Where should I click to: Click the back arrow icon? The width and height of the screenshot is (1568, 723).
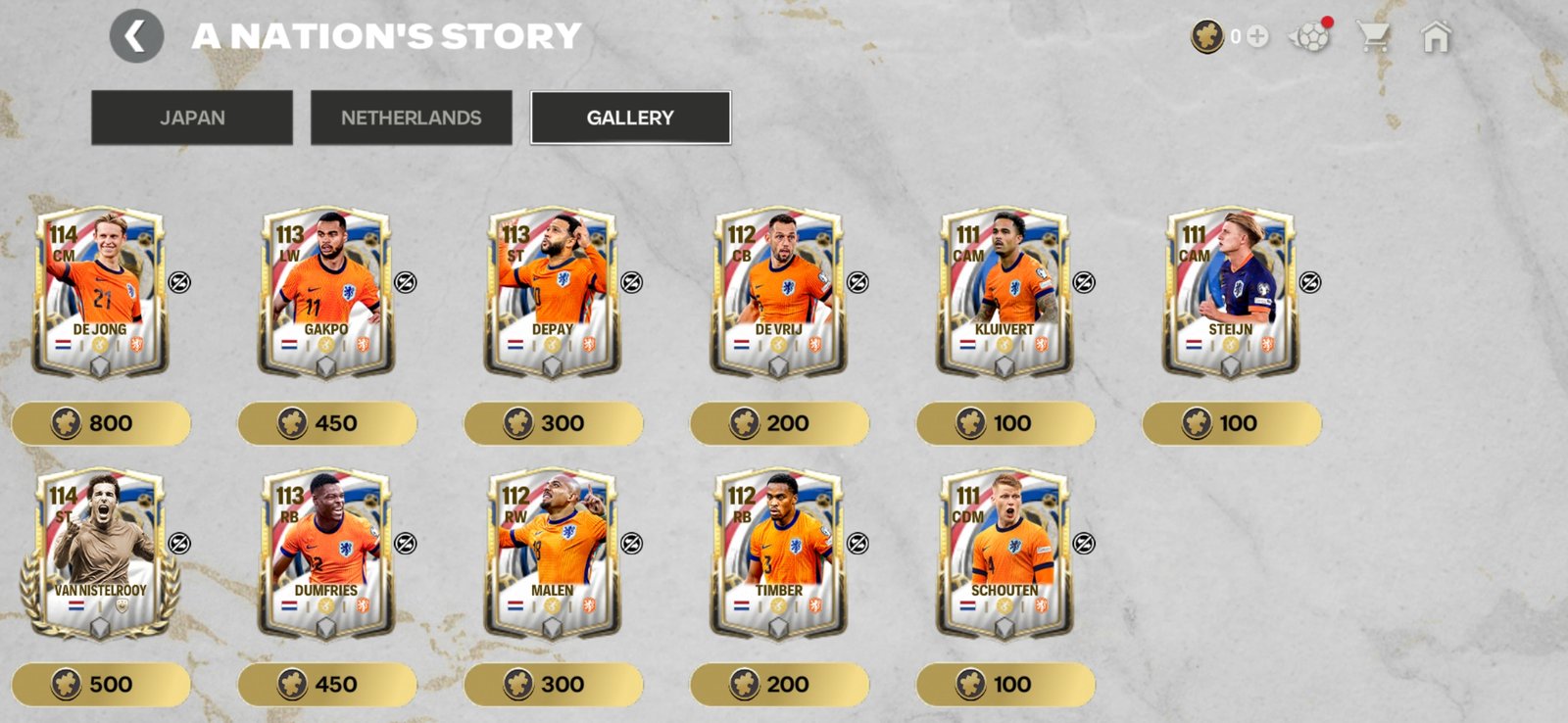tap(136, 36)
